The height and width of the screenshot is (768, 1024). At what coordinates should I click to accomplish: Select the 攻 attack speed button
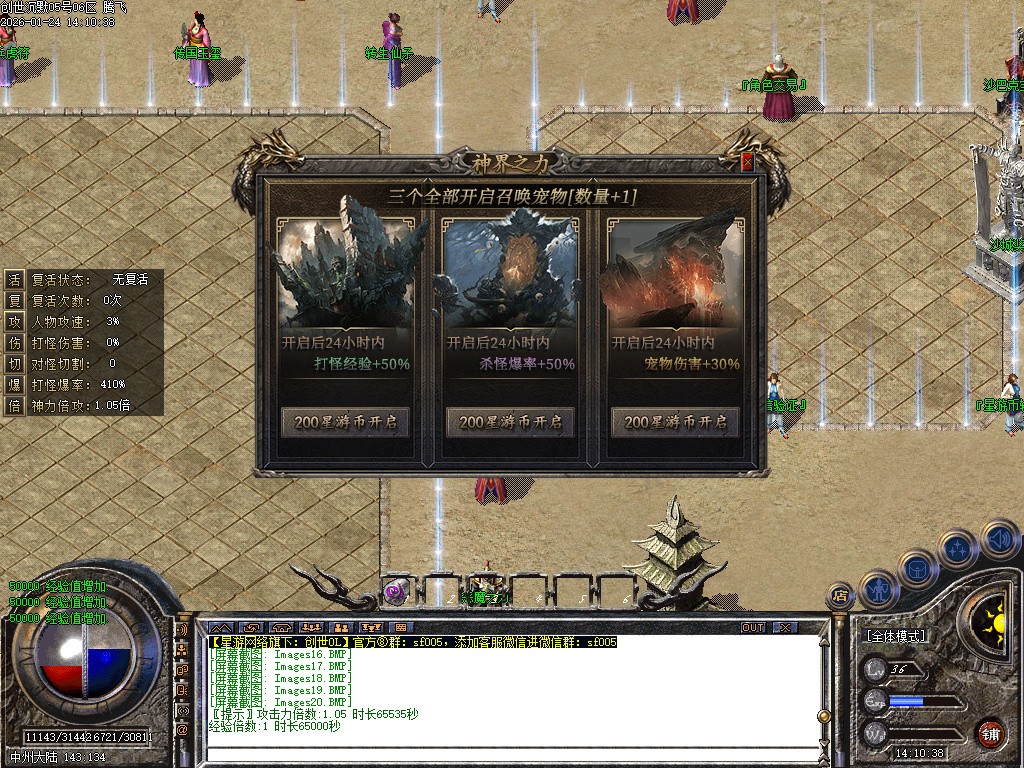coord(15,321)
